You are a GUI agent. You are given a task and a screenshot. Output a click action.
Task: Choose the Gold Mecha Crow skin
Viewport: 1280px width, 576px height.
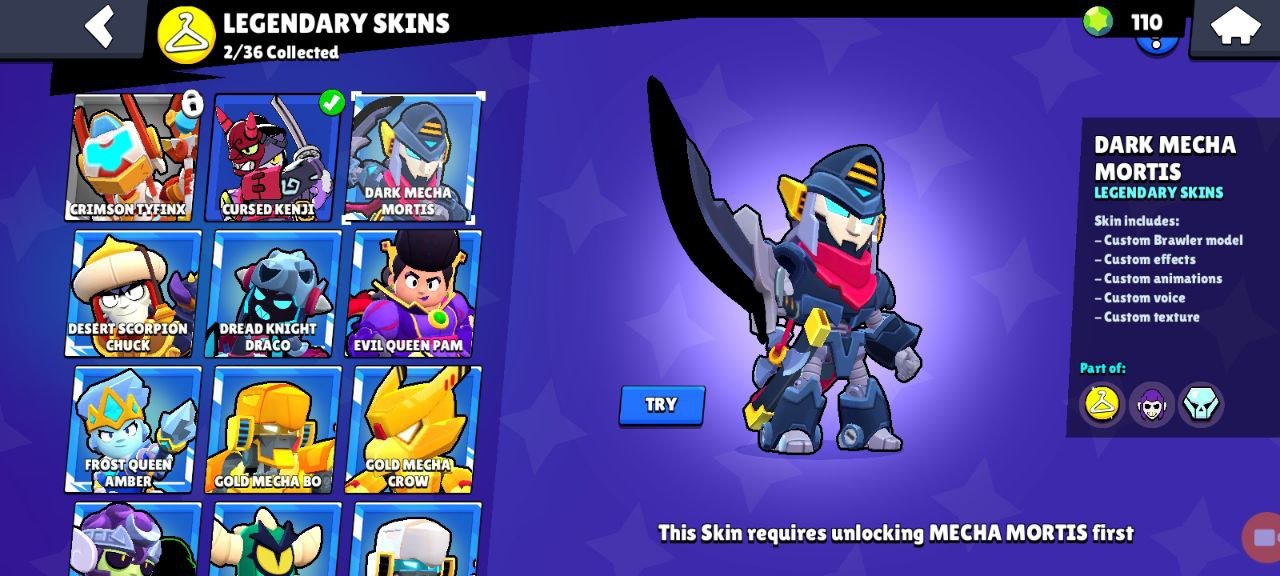pyautogui.click(x=412, y=429)
